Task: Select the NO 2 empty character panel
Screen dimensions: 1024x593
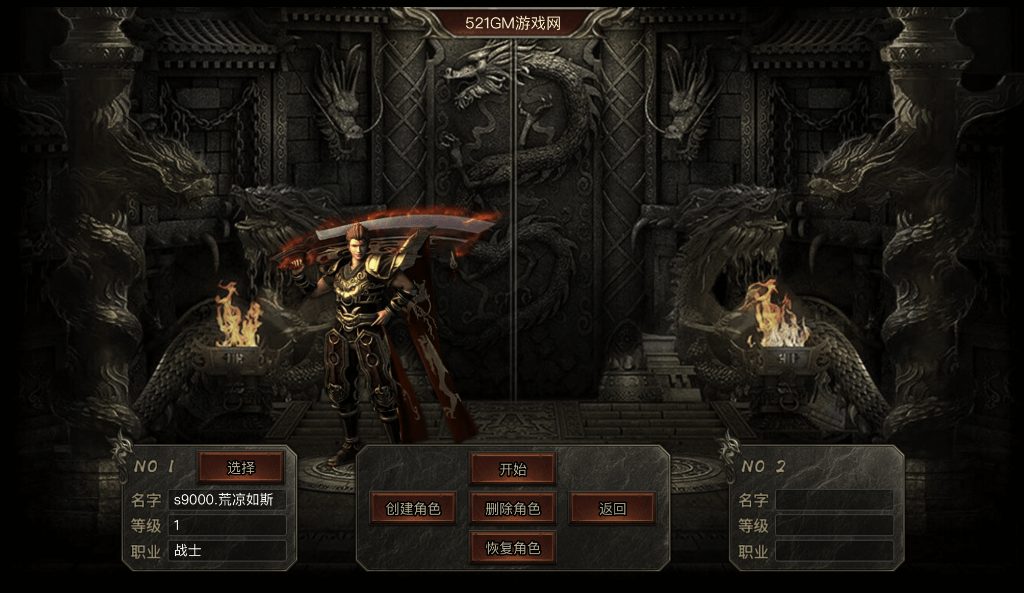Action: coord(816,509)
